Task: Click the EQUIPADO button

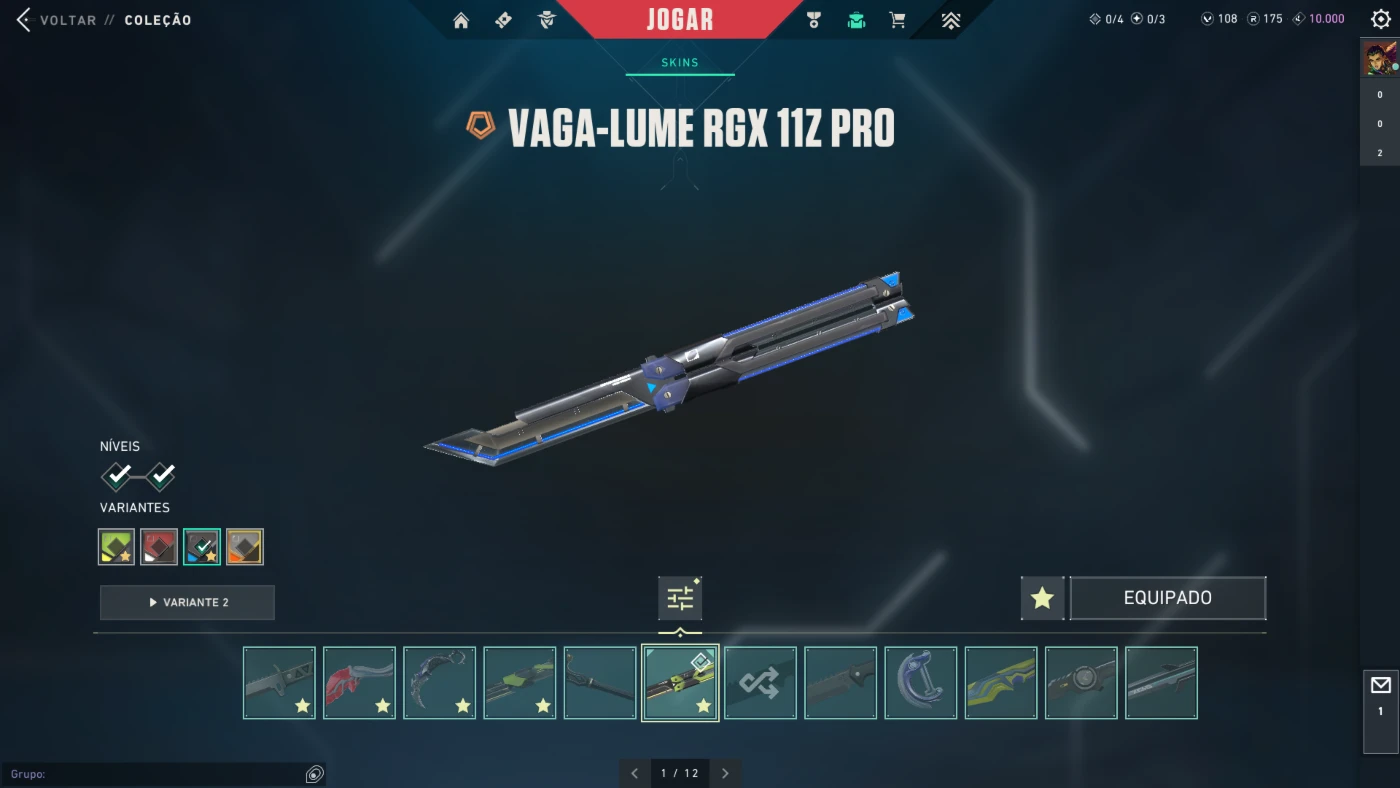Action: 1167,598
